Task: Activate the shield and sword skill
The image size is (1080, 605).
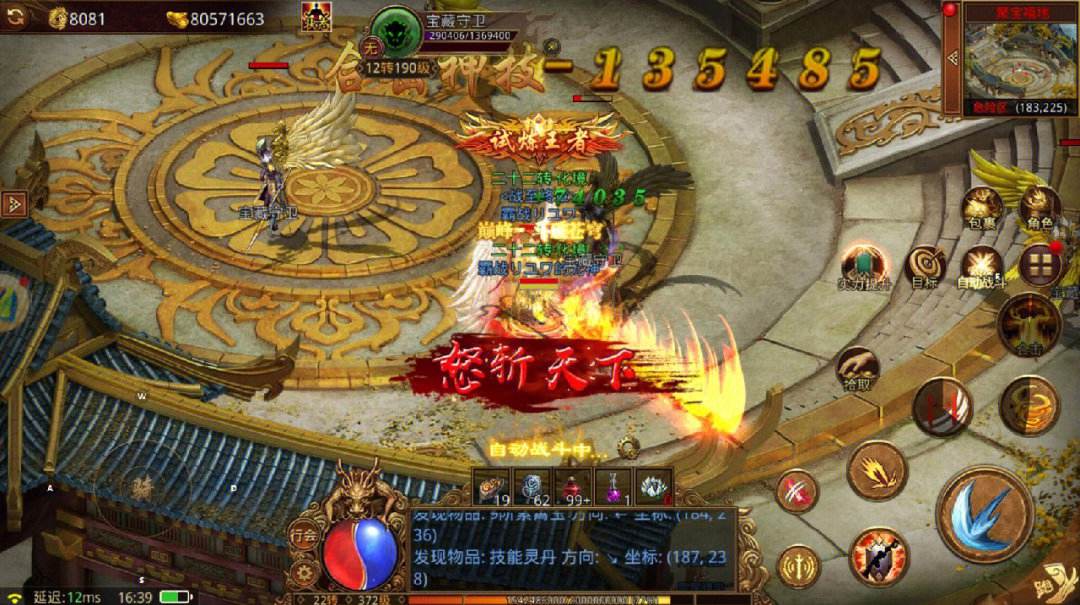Action: (x=878, y=555)
